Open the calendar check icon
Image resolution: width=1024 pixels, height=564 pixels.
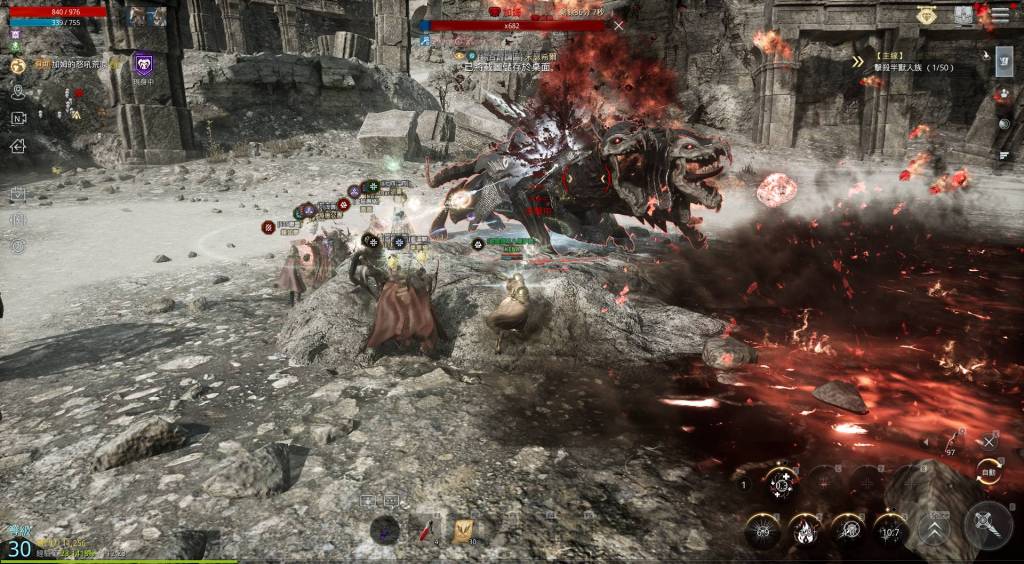[18, 194]
